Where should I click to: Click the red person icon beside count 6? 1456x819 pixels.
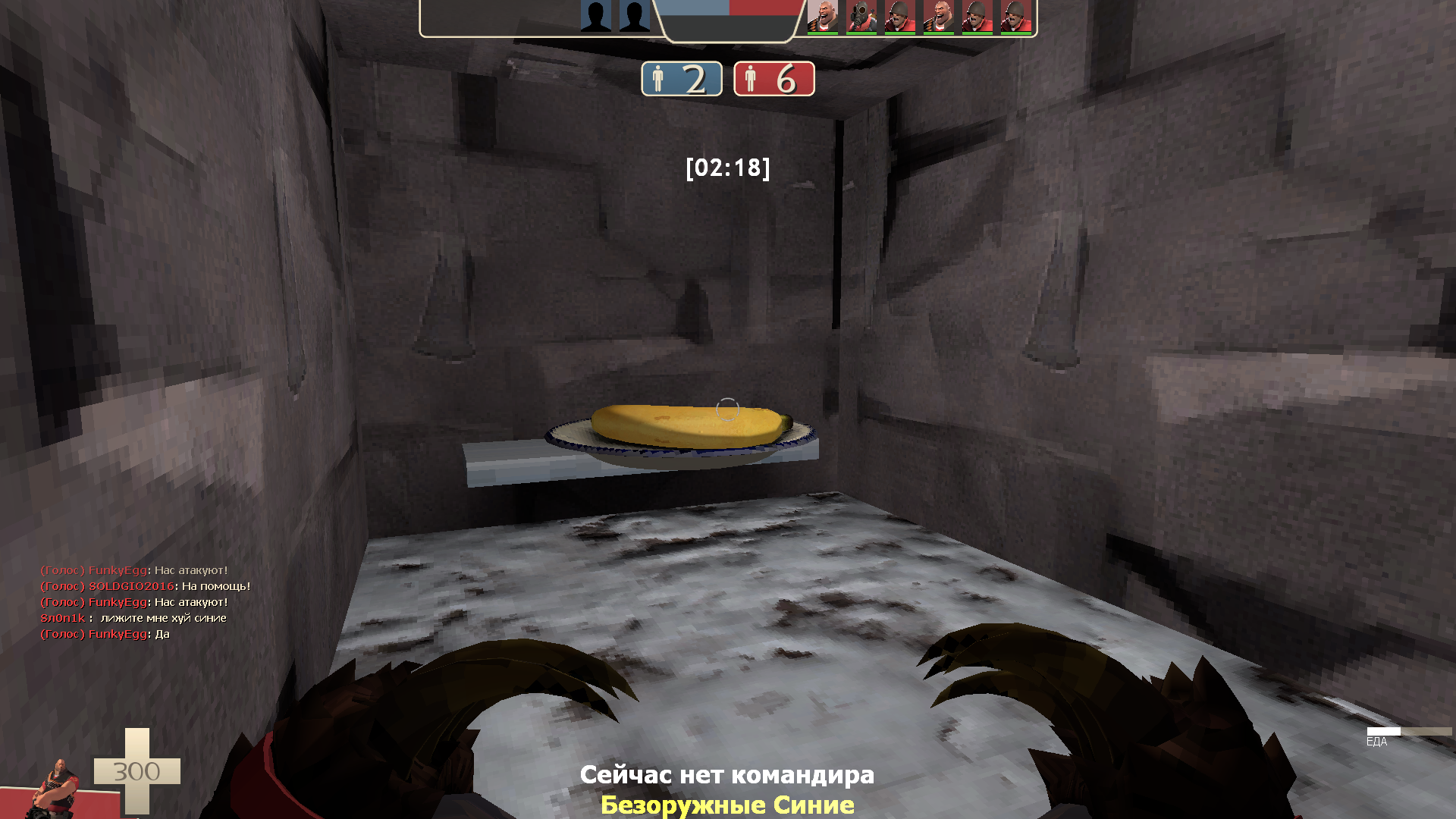pos(751,79)
